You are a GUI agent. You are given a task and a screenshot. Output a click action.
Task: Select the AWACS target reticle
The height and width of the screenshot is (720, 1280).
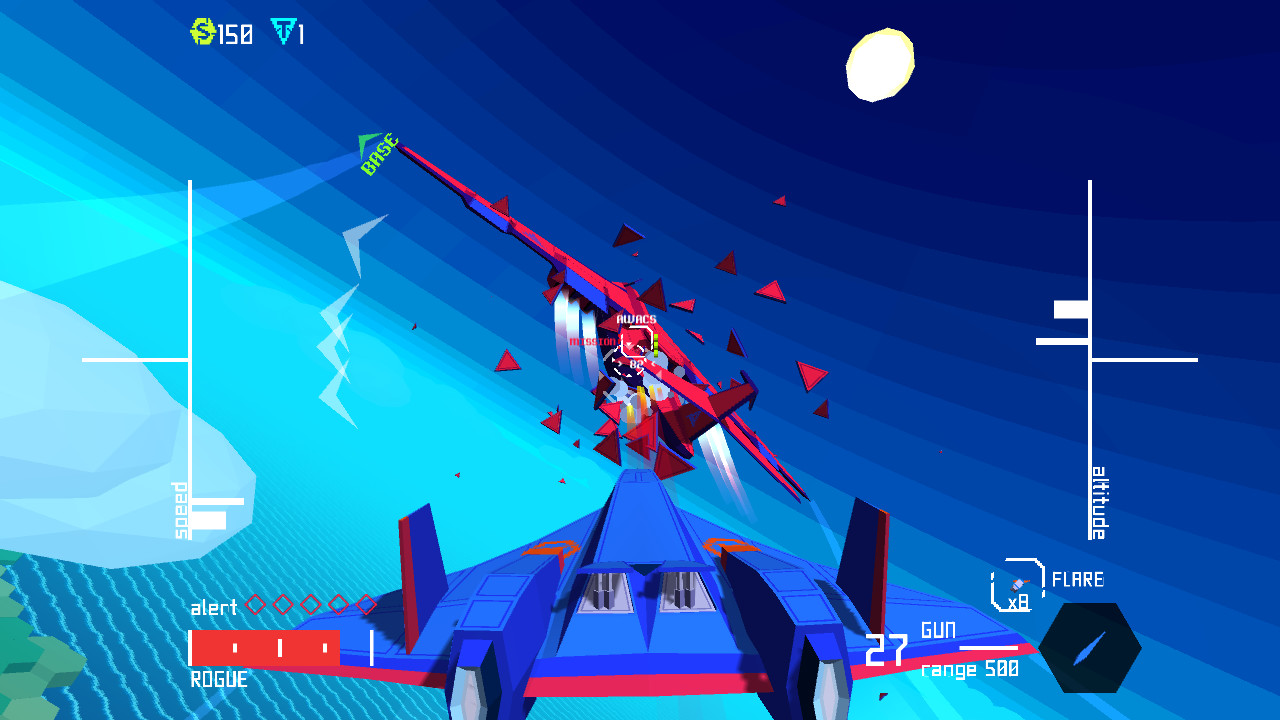(x=636, y=340)
